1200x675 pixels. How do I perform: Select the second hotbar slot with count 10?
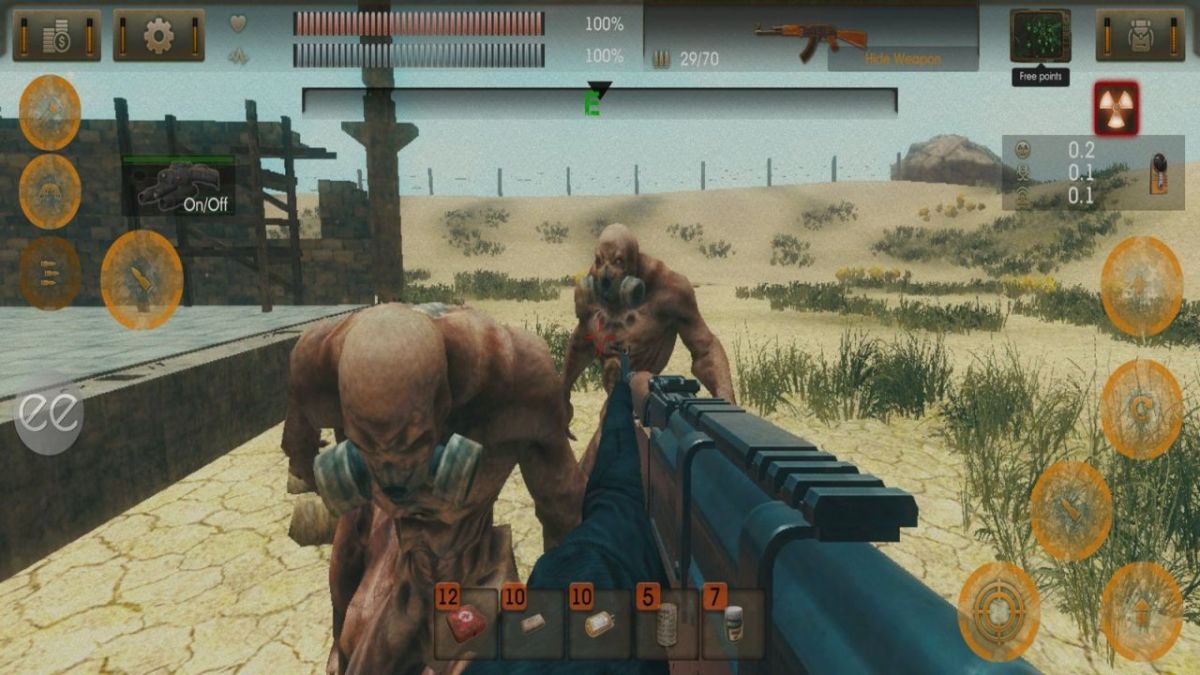click(x=532, y=624)
